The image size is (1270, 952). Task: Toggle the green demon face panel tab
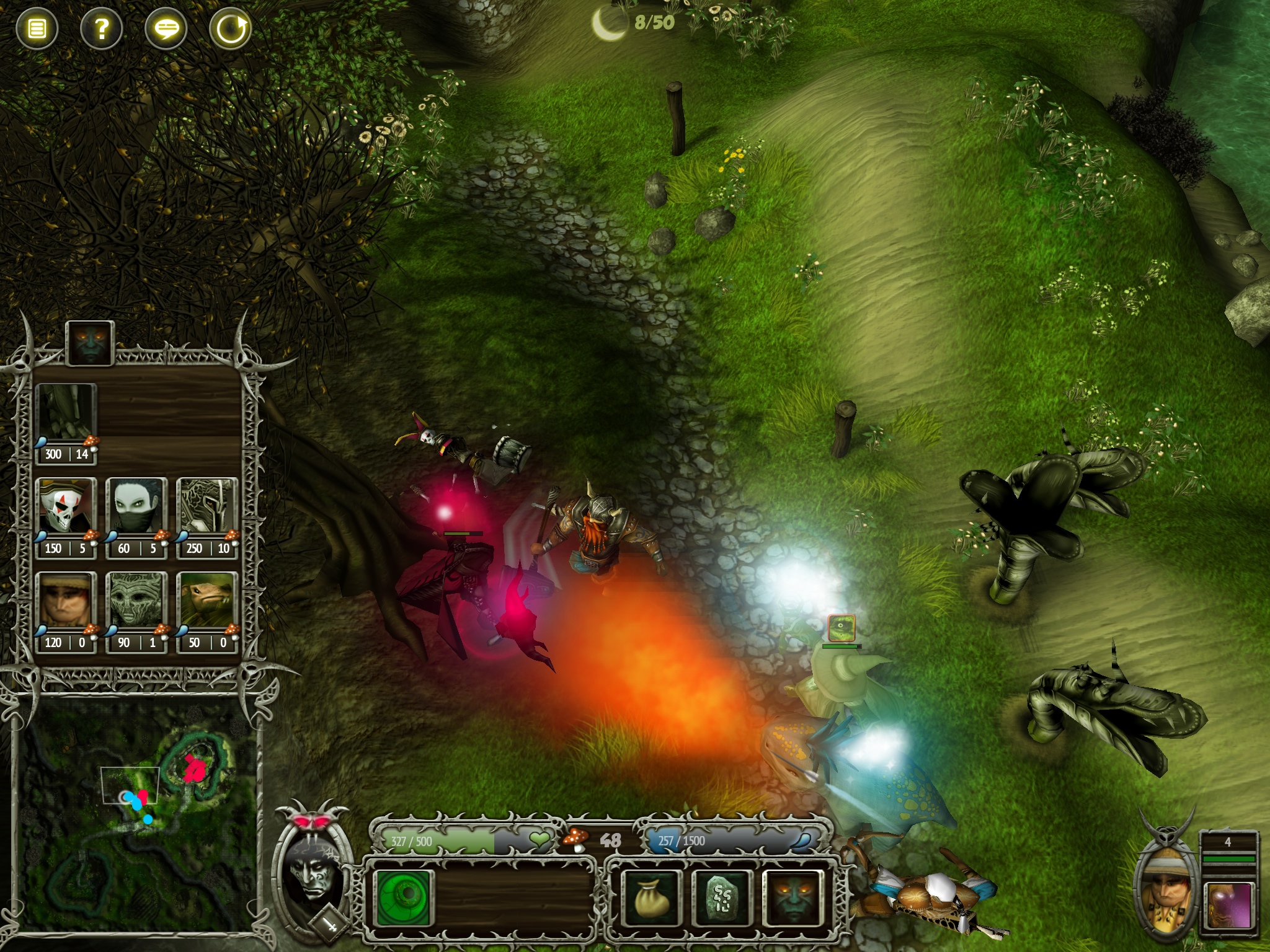tap(89, 342)
